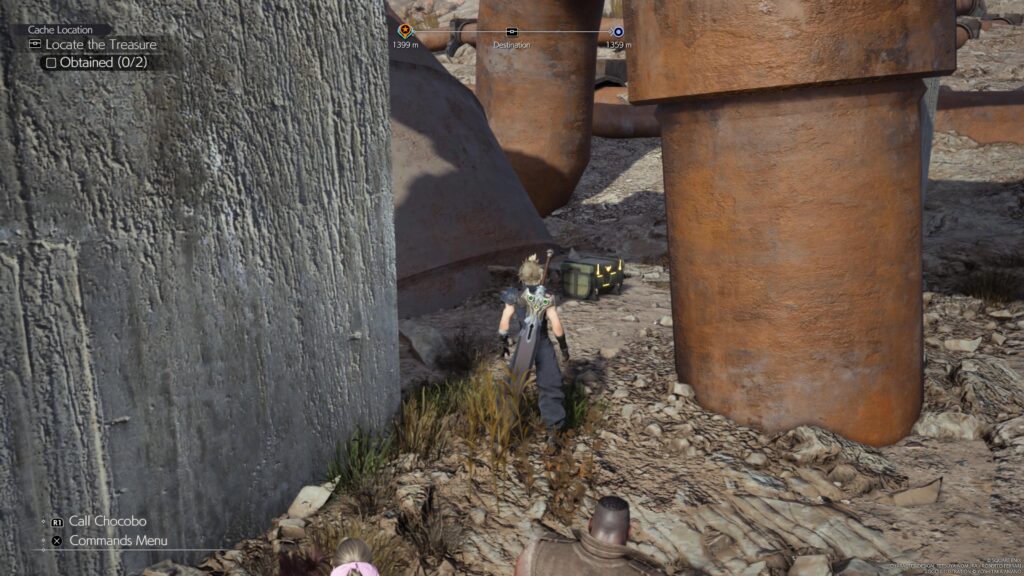Open the Commands Menu label
Image resolution: width=1024 pixels, height=576 pixels.
[x=118, y=541]
